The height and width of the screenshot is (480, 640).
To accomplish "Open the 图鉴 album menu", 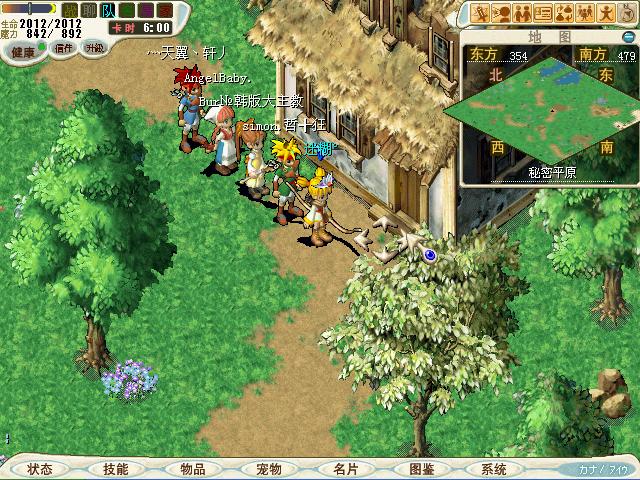I will pos(421,468).
